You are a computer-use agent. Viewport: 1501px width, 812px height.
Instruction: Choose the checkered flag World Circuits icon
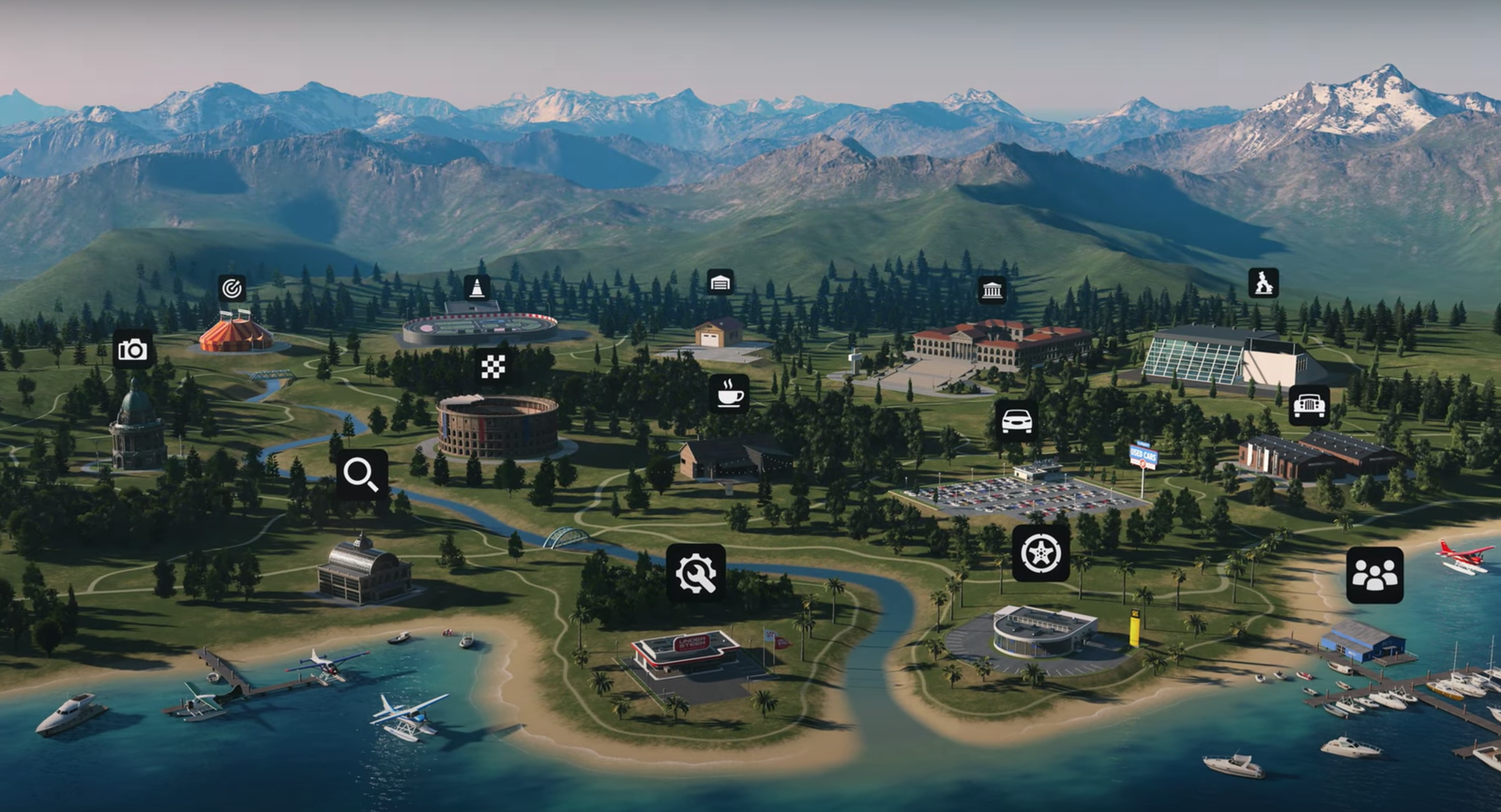(x=493, y=366)
